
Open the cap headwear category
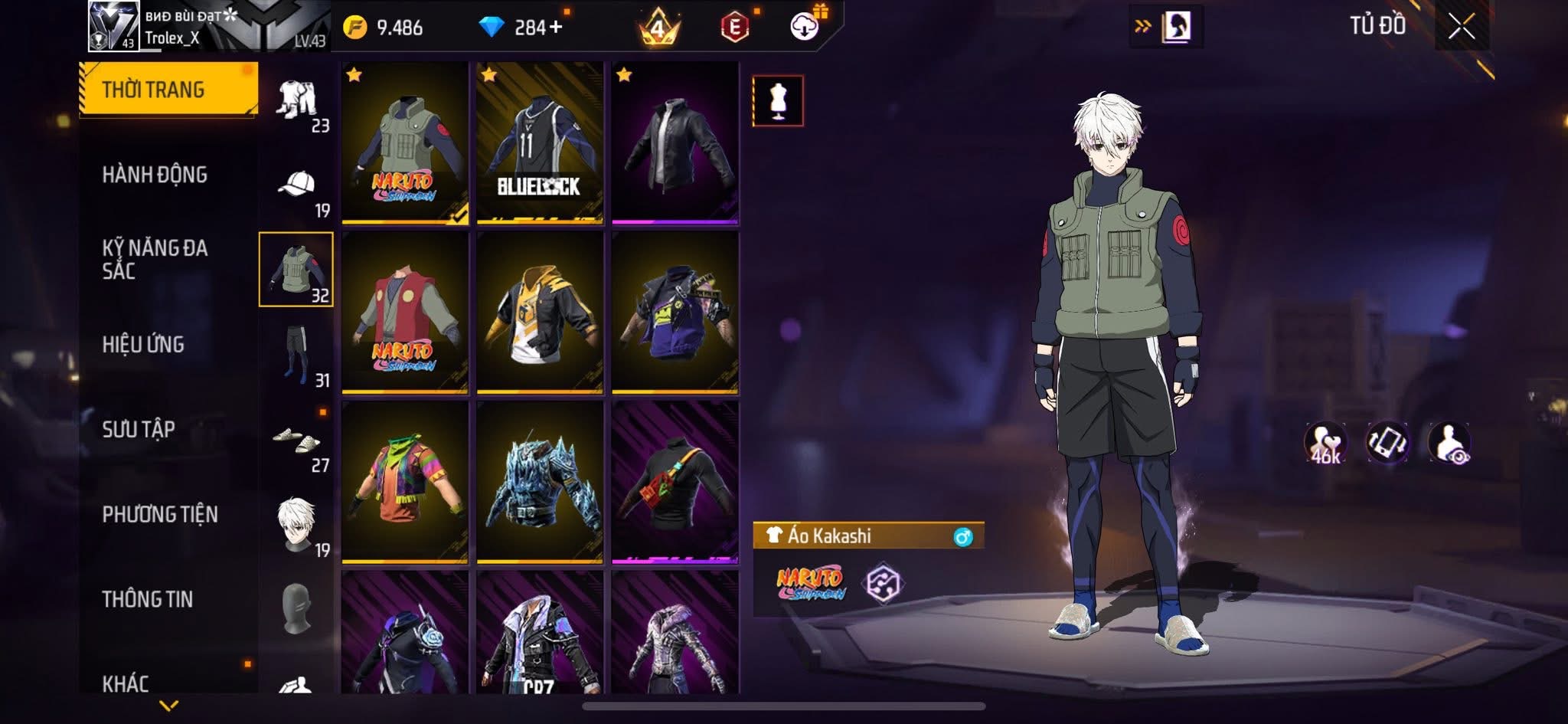296,185
